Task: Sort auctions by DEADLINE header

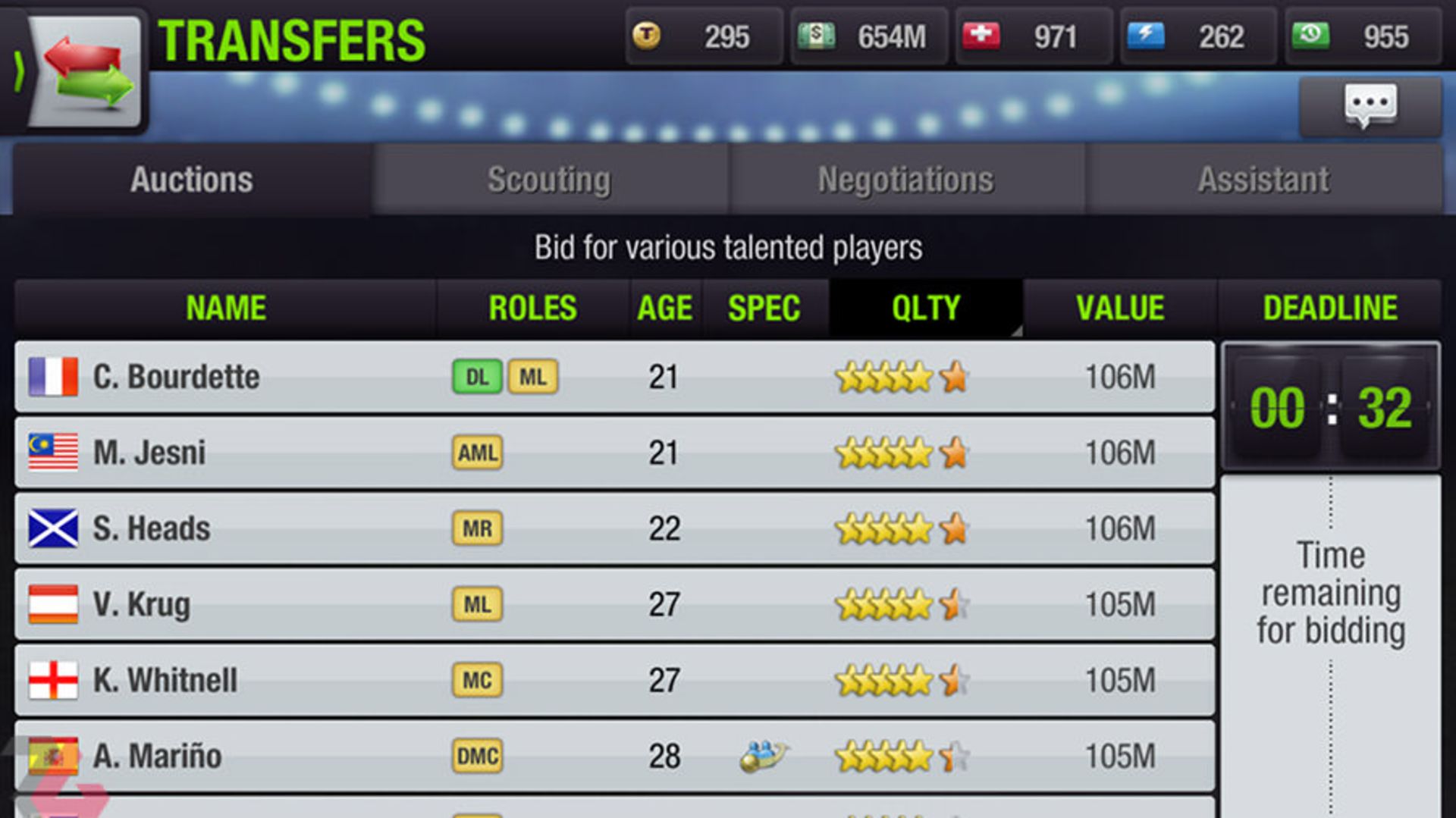Action: coord(1330,309)
